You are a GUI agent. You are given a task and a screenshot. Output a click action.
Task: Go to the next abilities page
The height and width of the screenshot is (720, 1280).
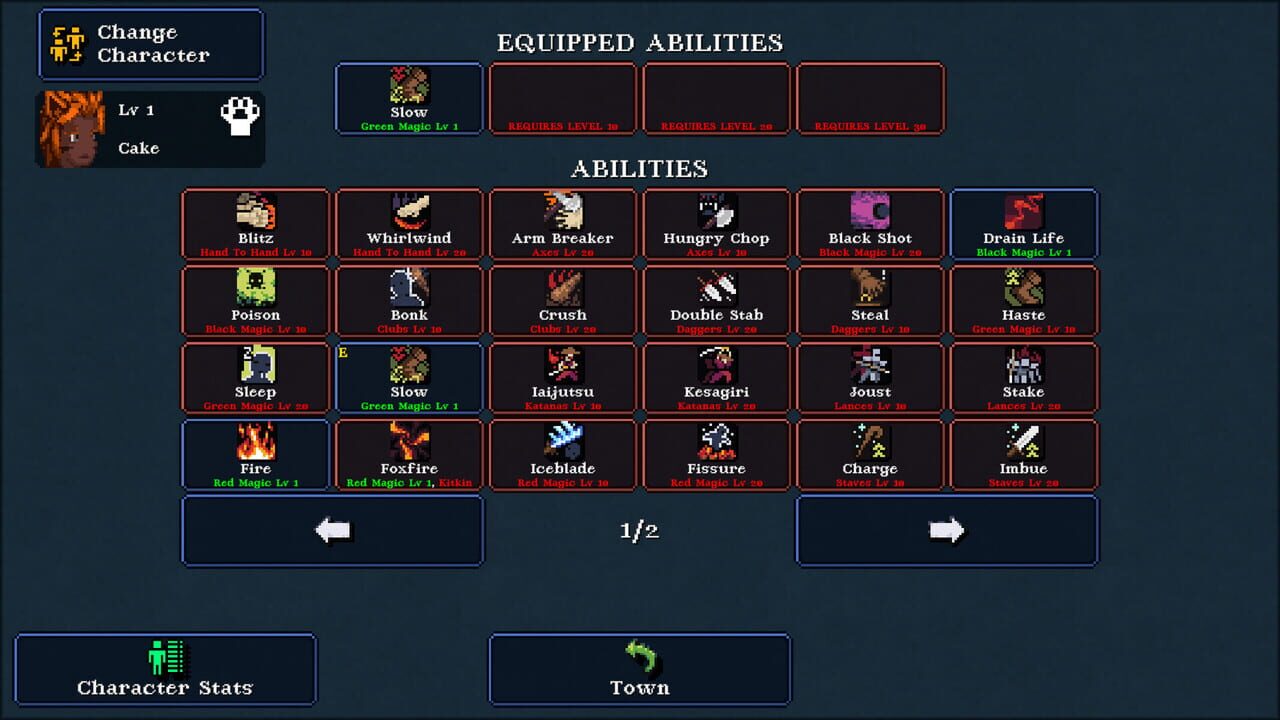pyautogui.click(x=946, y=530)
